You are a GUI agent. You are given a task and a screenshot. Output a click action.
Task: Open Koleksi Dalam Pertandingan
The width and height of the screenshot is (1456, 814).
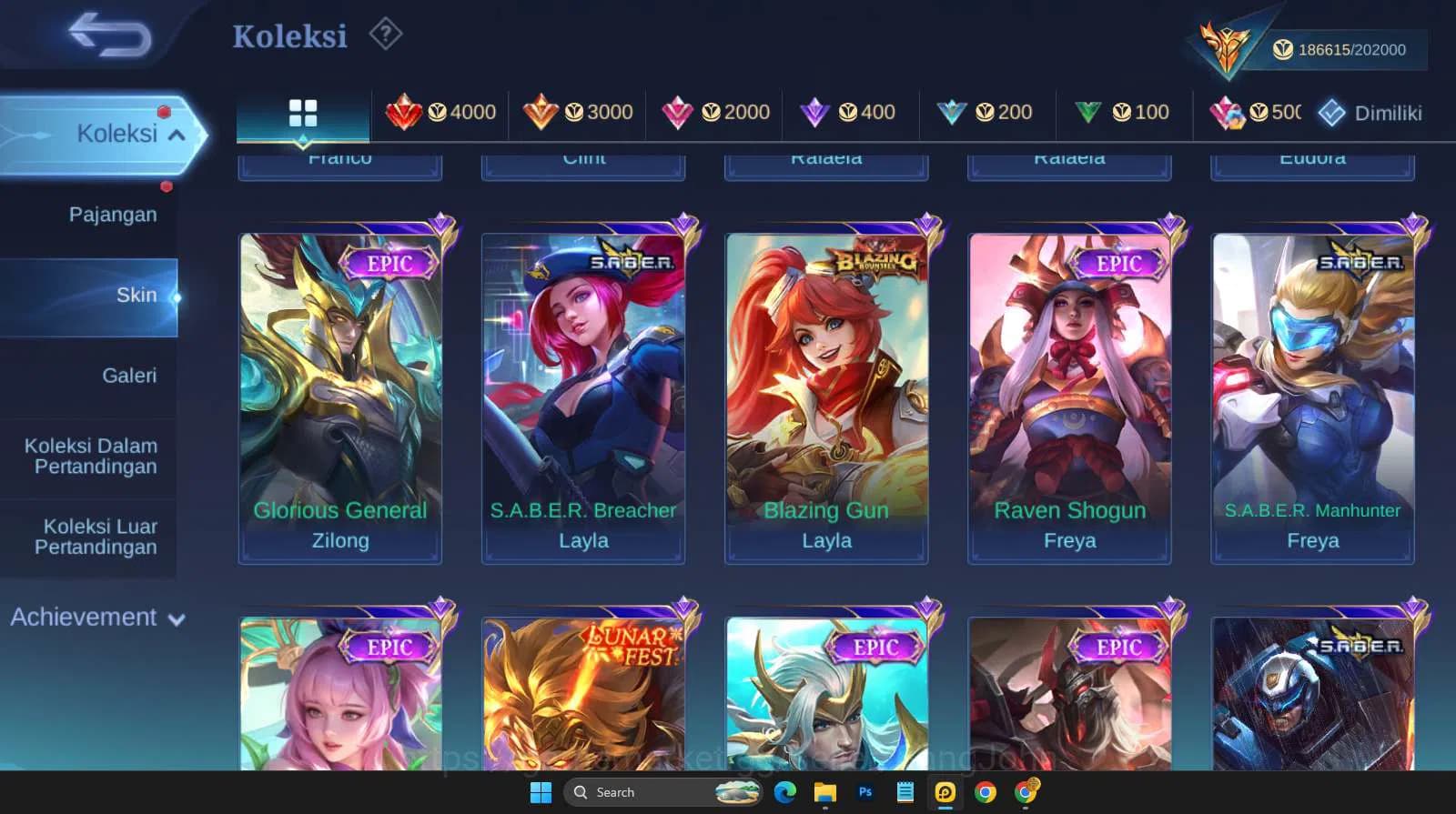pos(89,456)
